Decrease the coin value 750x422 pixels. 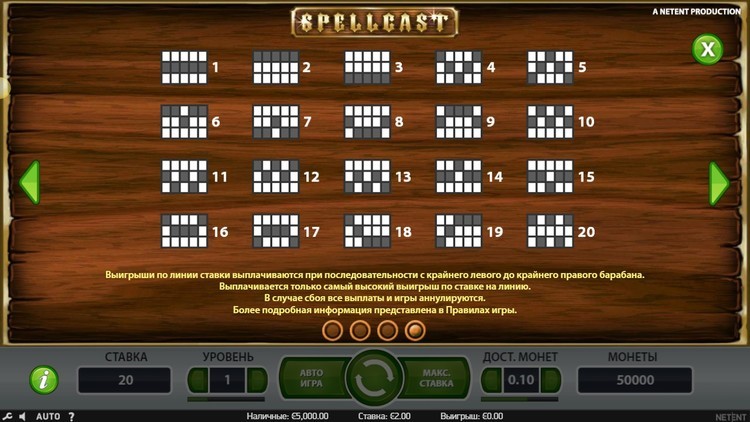coord(492,380)
